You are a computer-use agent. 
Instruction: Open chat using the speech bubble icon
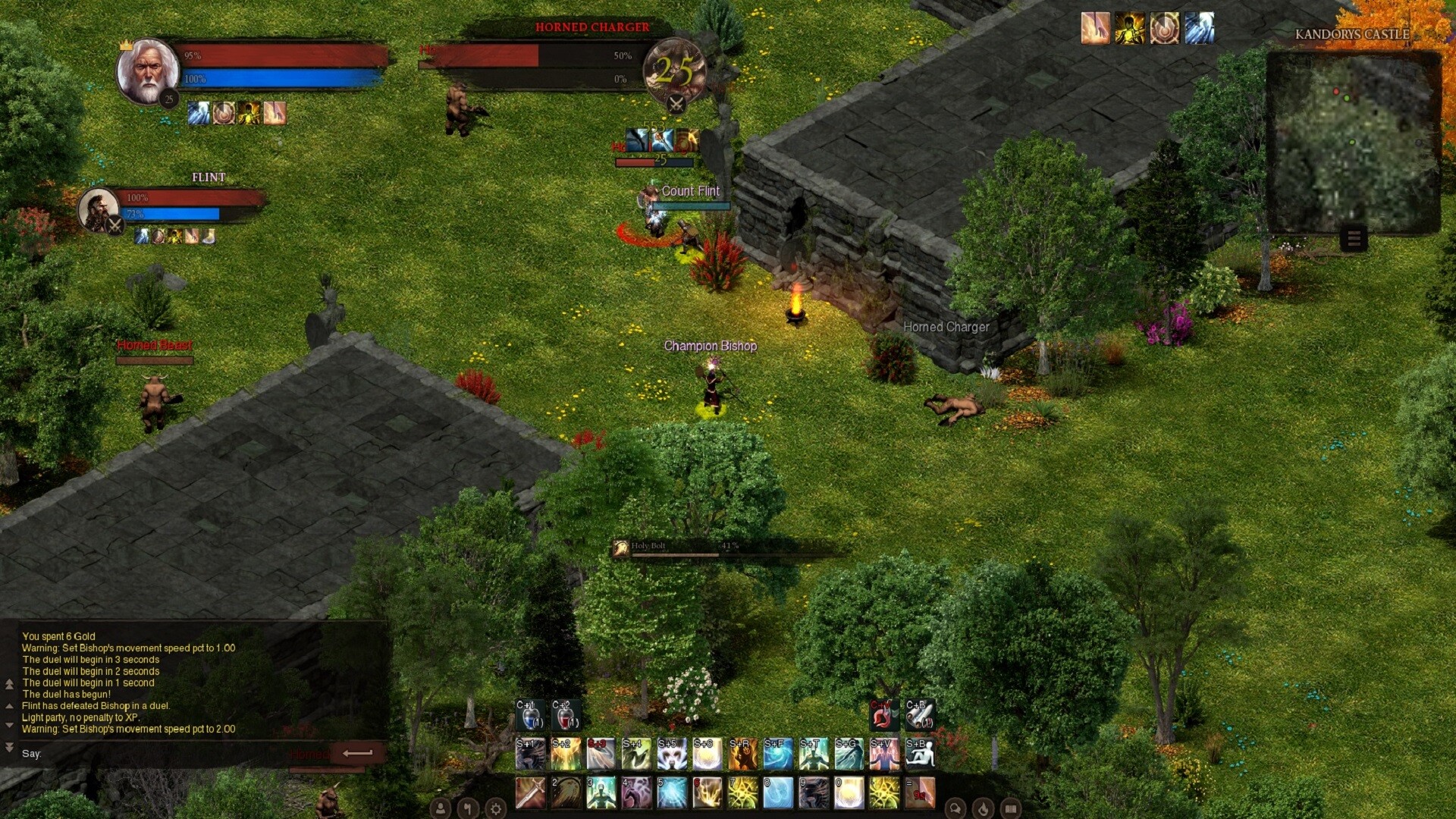click(x=955, y=808)
